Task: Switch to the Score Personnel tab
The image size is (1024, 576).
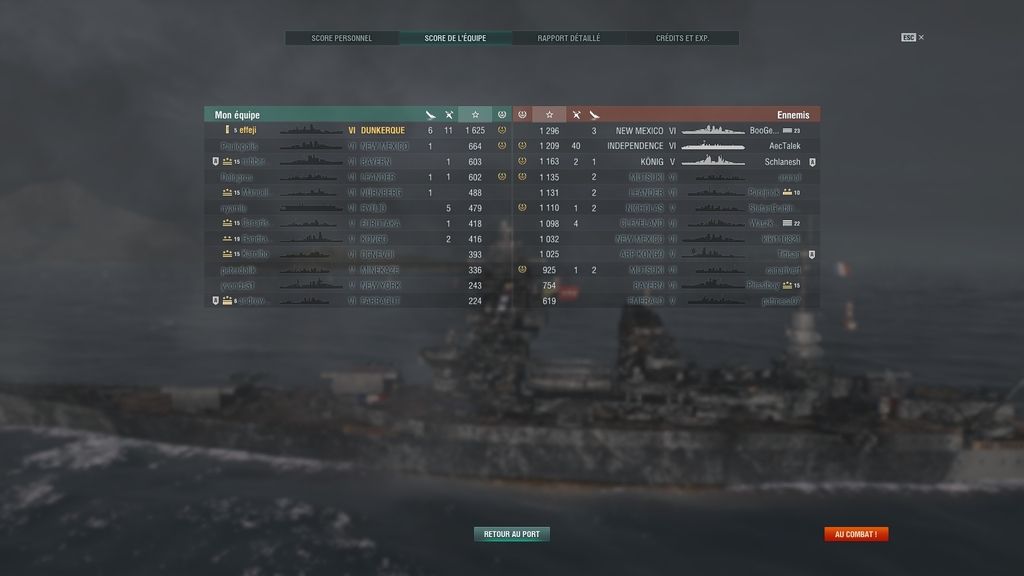Action: point(342,38)
